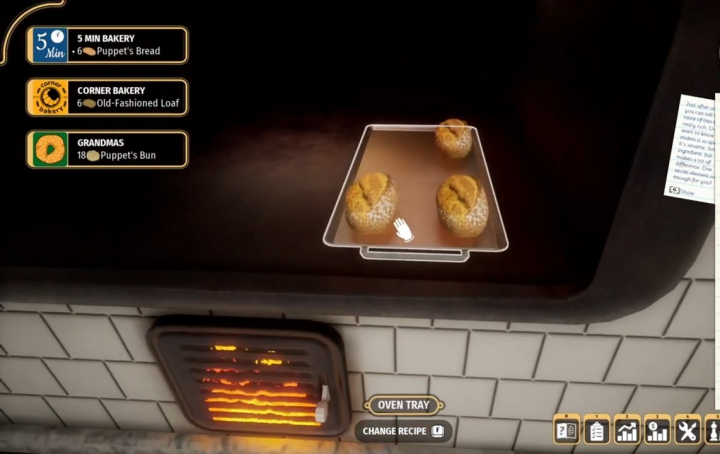This screenshot has width=720, height=454.
Task: View the dollar coin finance chart
Action: point(657,431)
